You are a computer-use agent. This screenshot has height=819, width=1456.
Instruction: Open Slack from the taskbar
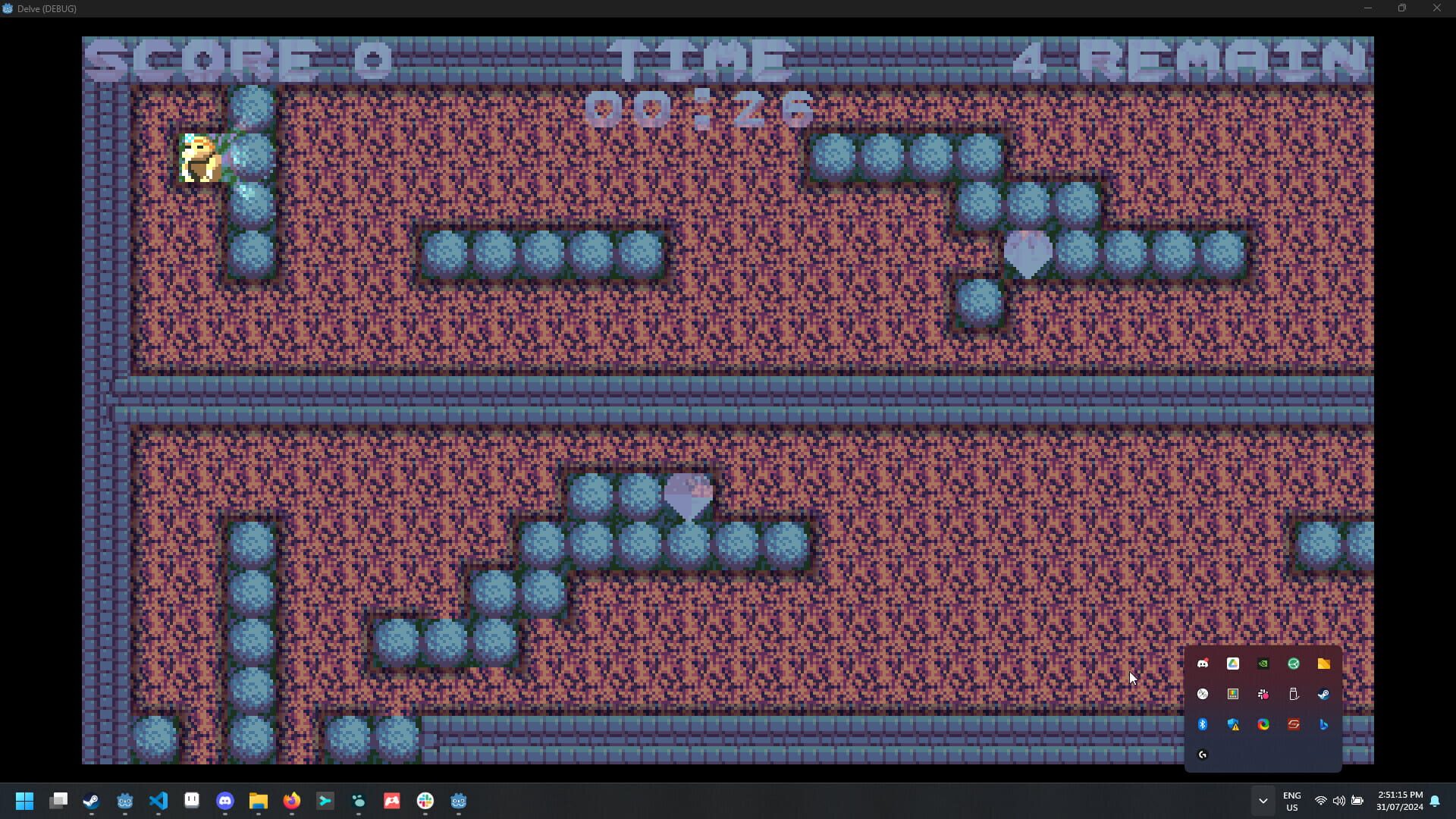pyautogui.click(x=425, y=802)
